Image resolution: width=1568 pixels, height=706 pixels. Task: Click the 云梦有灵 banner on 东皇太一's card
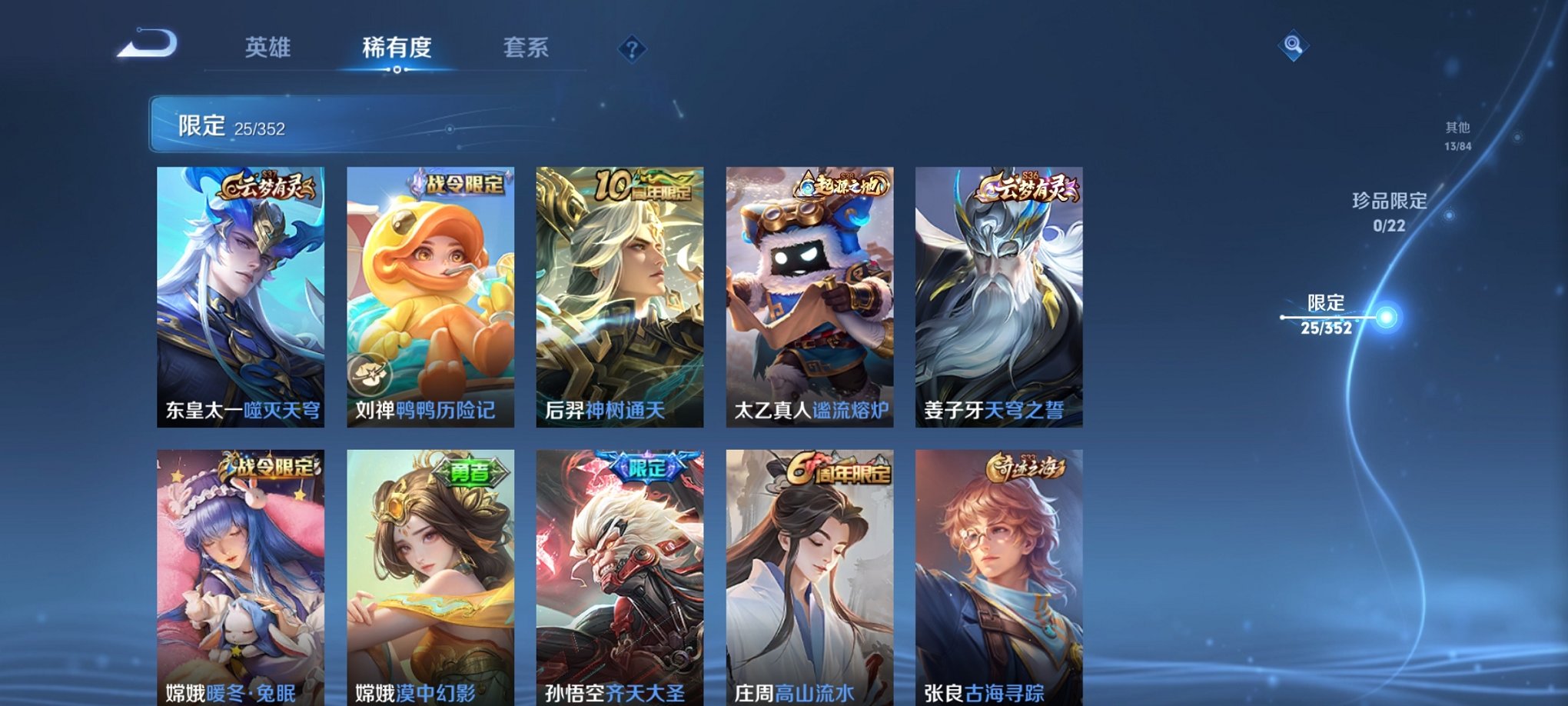point(267,187)
